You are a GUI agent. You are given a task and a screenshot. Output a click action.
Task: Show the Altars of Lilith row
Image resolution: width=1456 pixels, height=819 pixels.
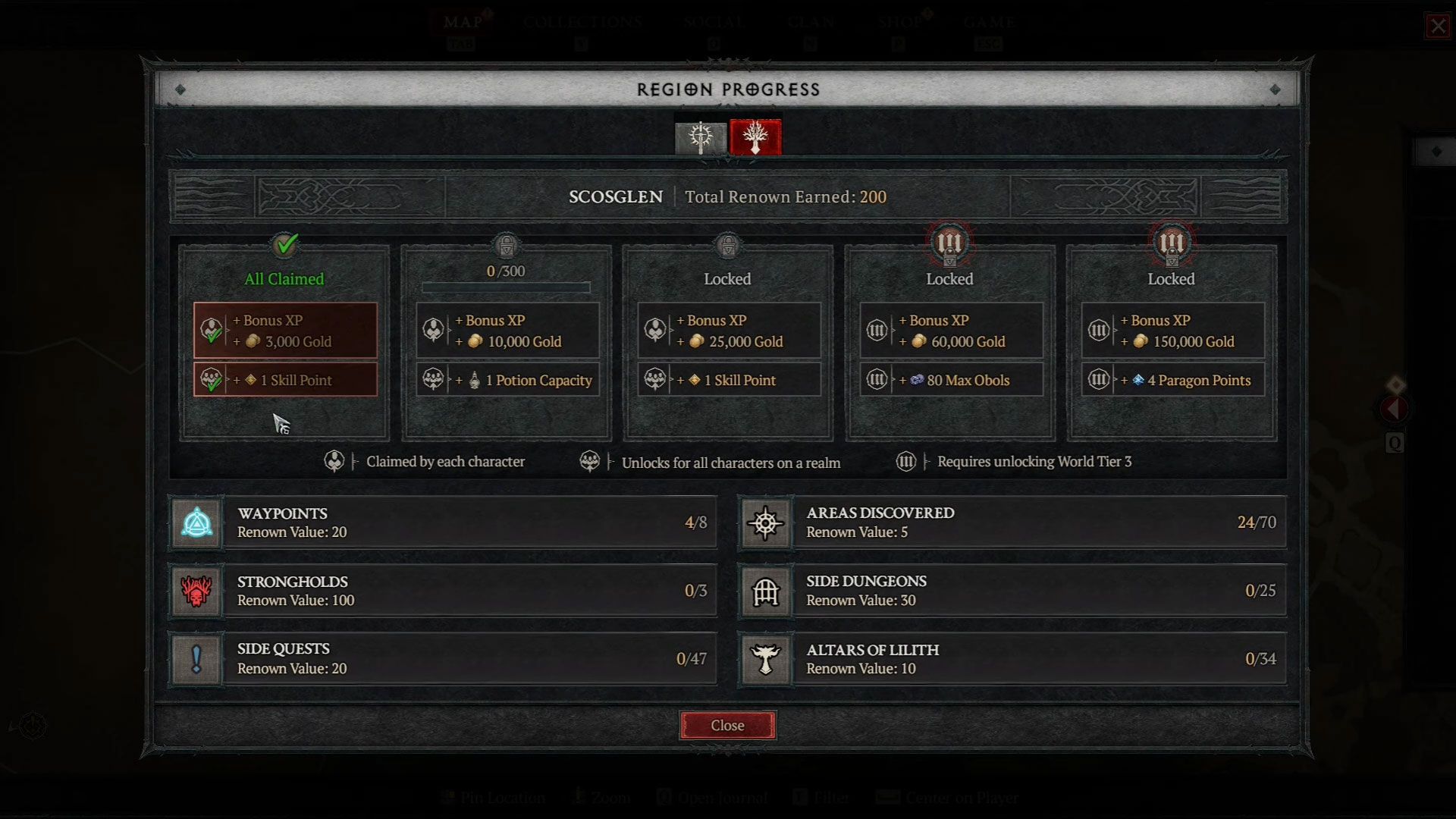1012,659
